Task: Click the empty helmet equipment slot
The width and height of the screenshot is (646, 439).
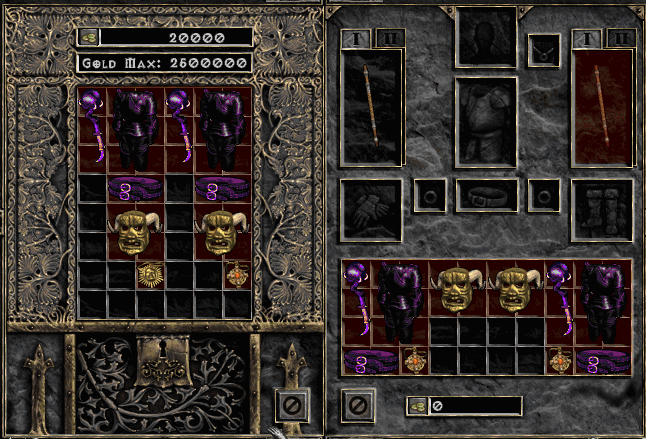Action: [x=486, y=37]
